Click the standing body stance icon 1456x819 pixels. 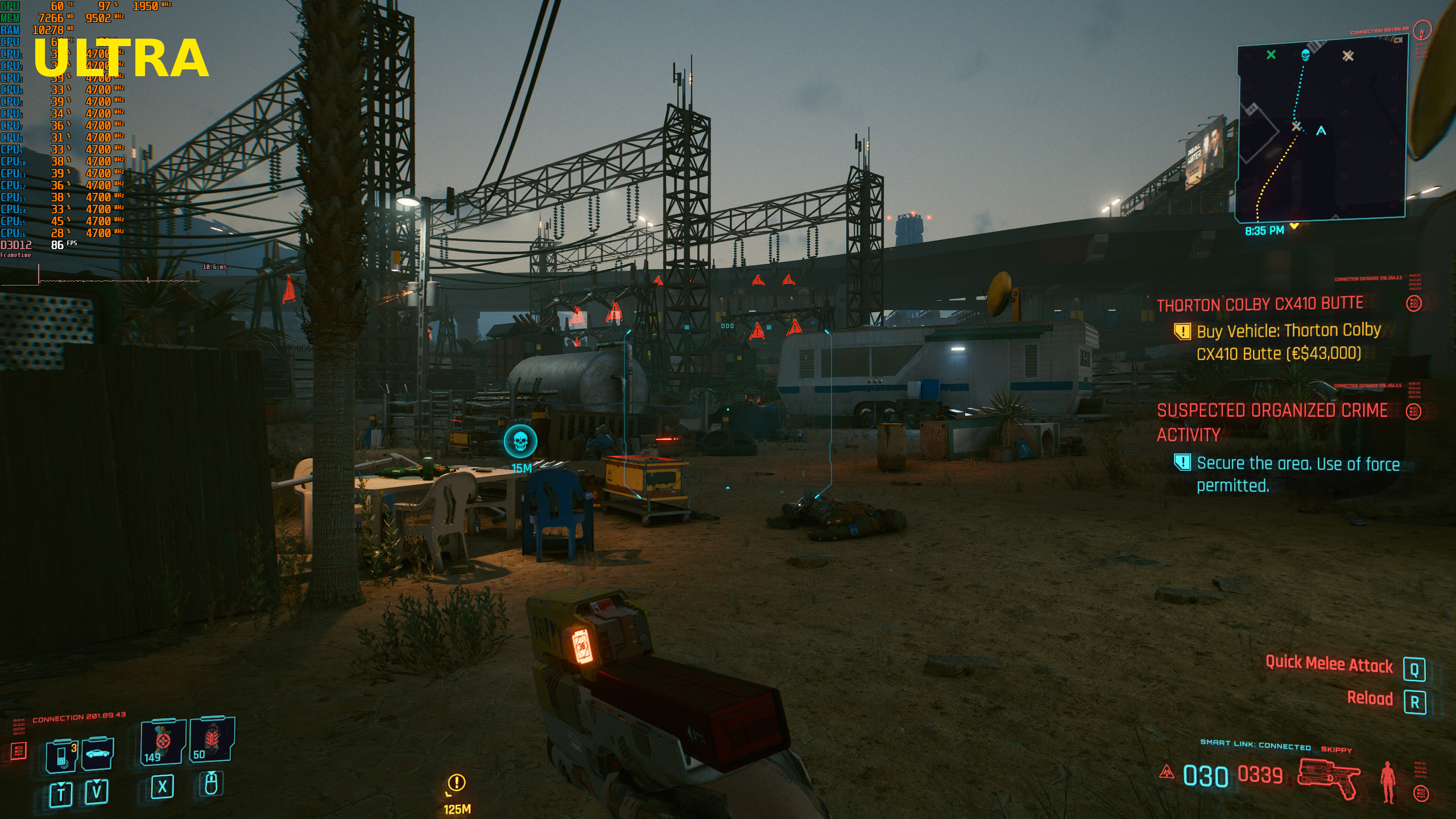[x=1388, y=781]
